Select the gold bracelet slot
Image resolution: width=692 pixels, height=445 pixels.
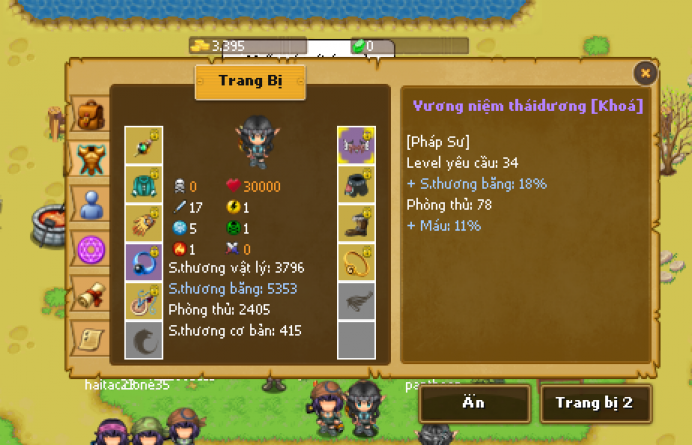[x=356, y=262]
